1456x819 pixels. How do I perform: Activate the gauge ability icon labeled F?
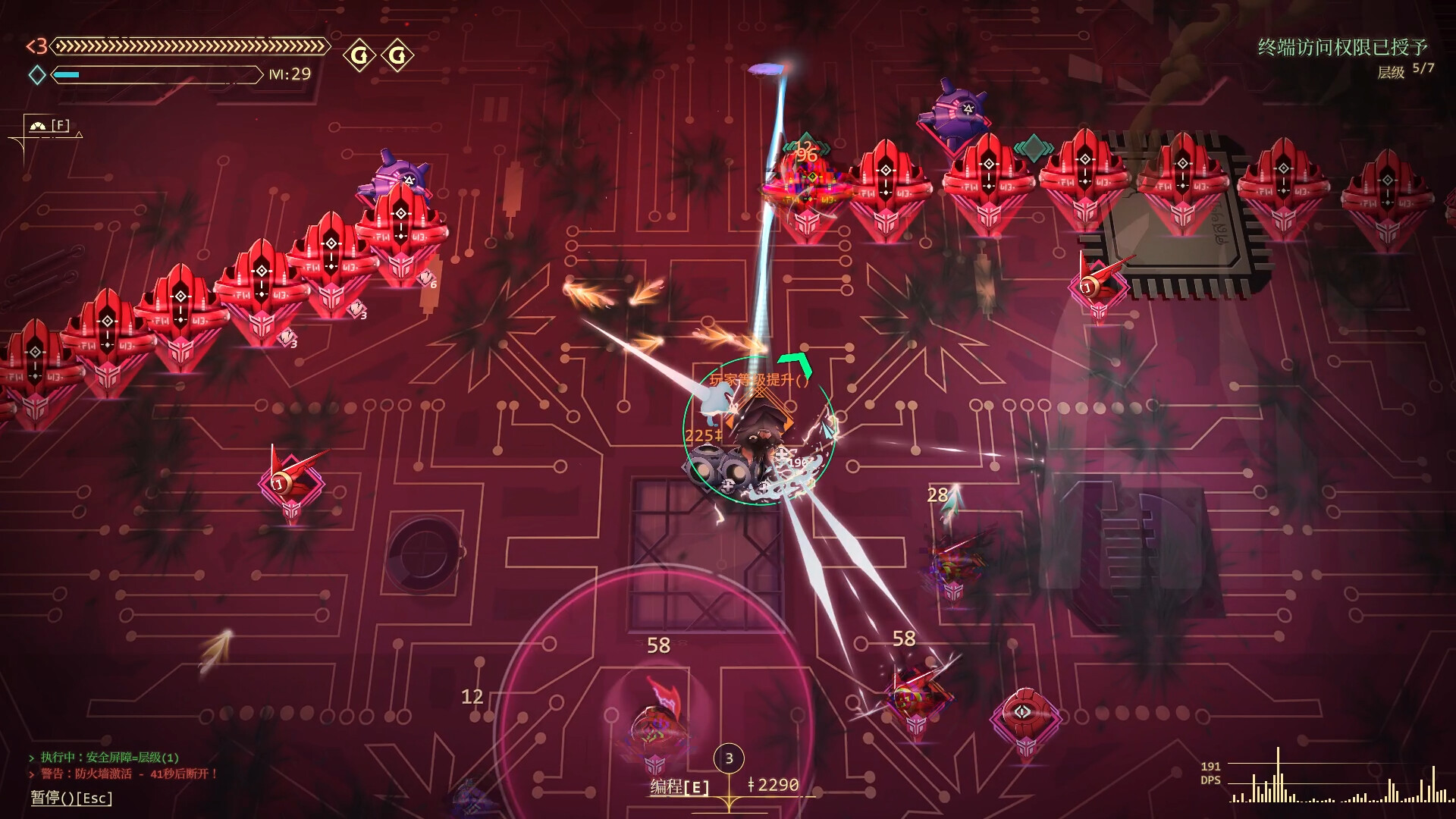[x=48, y=125]
